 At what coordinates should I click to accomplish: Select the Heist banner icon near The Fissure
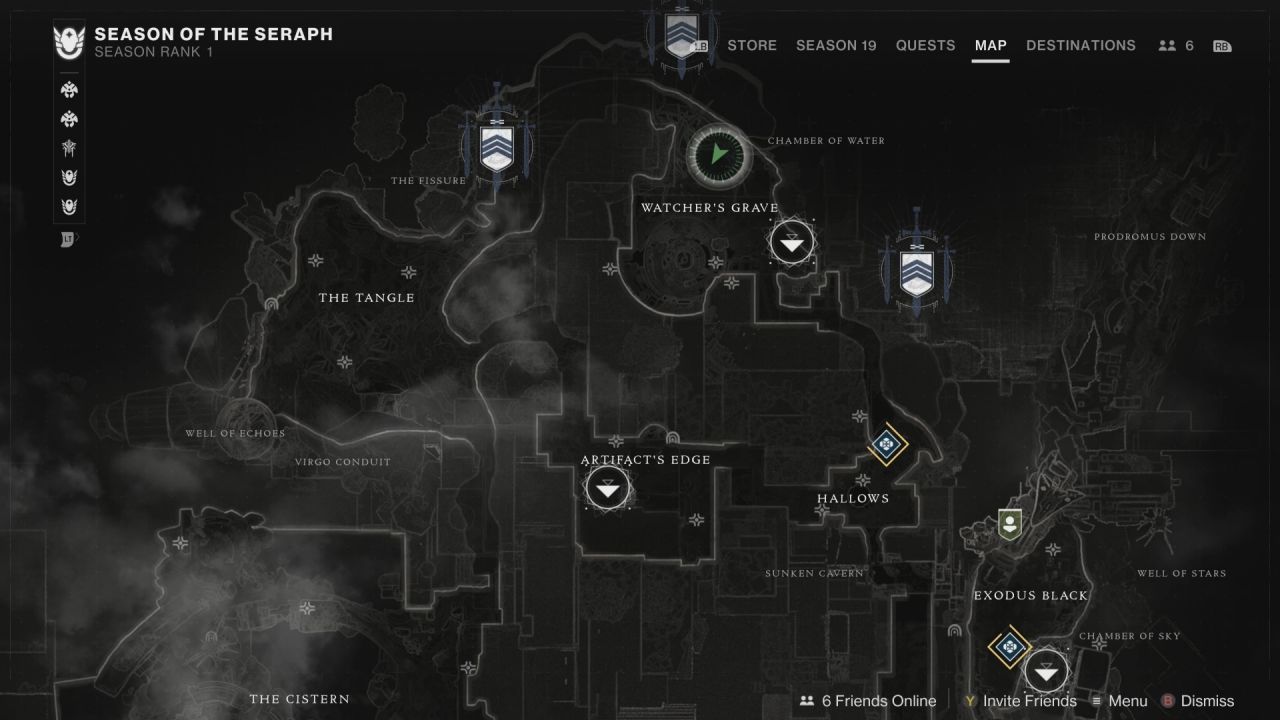pyautogui.click(x=497, y=148)
